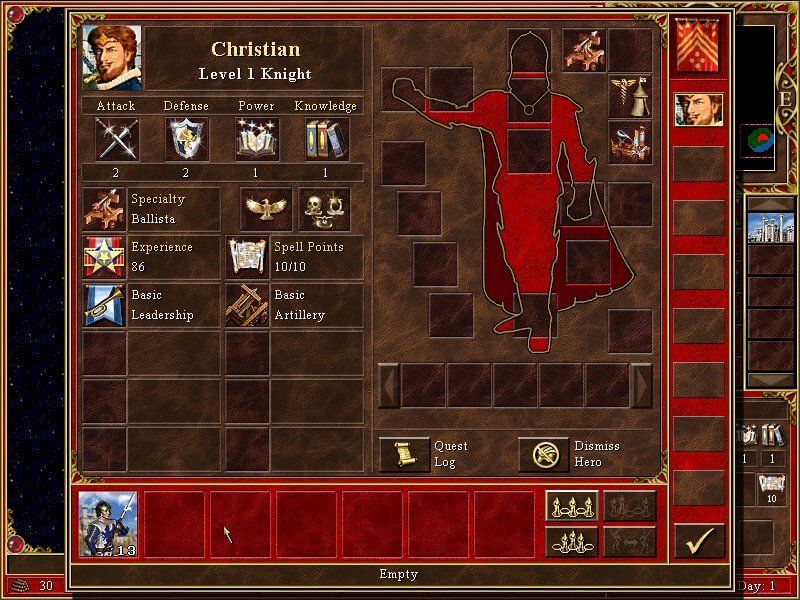Screen dimensions: 800x600
Task: Open the Quest Log
Action: [405, 454]
